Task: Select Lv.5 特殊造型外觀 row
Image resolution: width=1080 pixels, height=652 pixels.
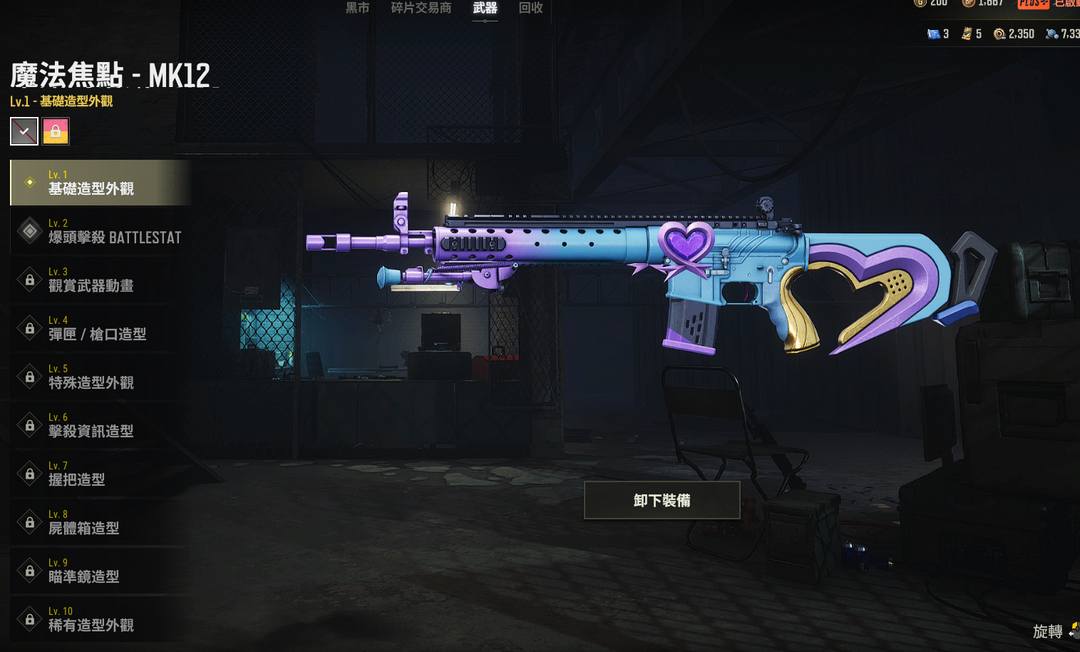Action: [98, 376]
